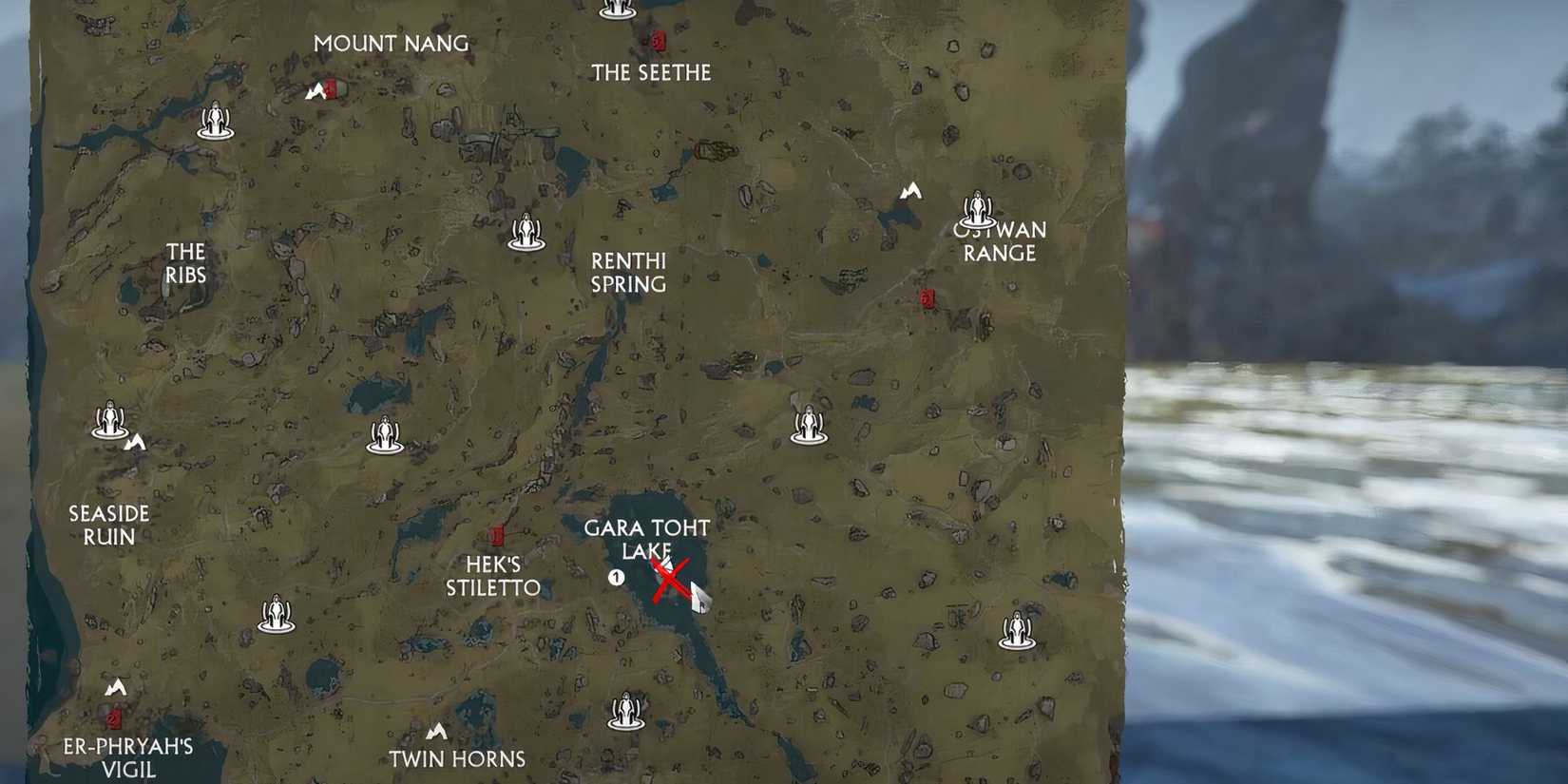Screen dimensions: 1568x784
Task: Select the campsite marker near The Ribs
Action: pyautogui.click(x=216, y=120)
